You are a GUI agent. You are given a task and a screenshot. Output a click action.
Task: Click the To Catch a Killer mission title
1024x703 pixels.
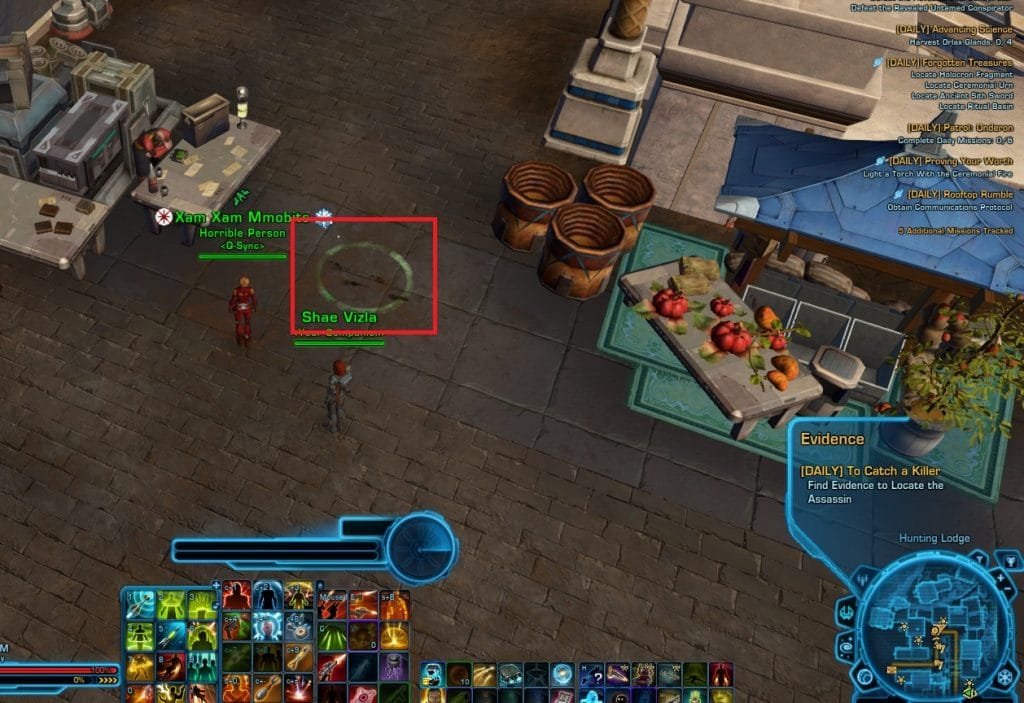(x=871, y=471)
